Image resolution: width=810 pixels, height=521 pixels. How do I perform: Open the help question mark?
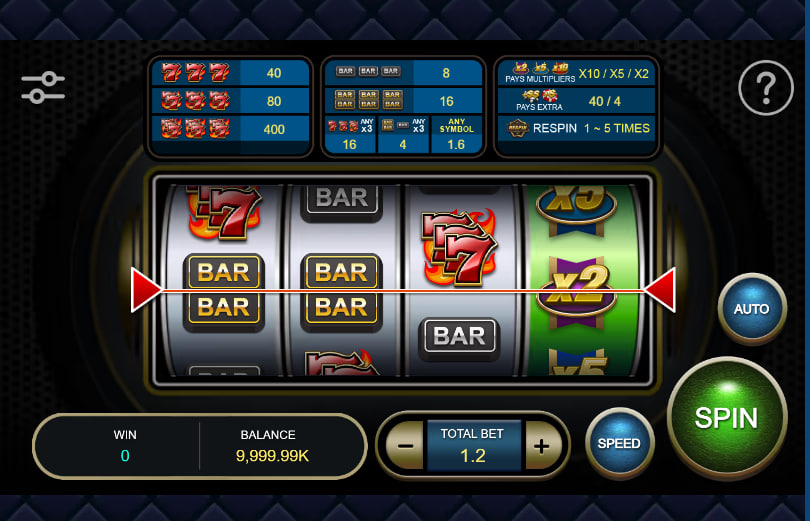tap(765, 91)
